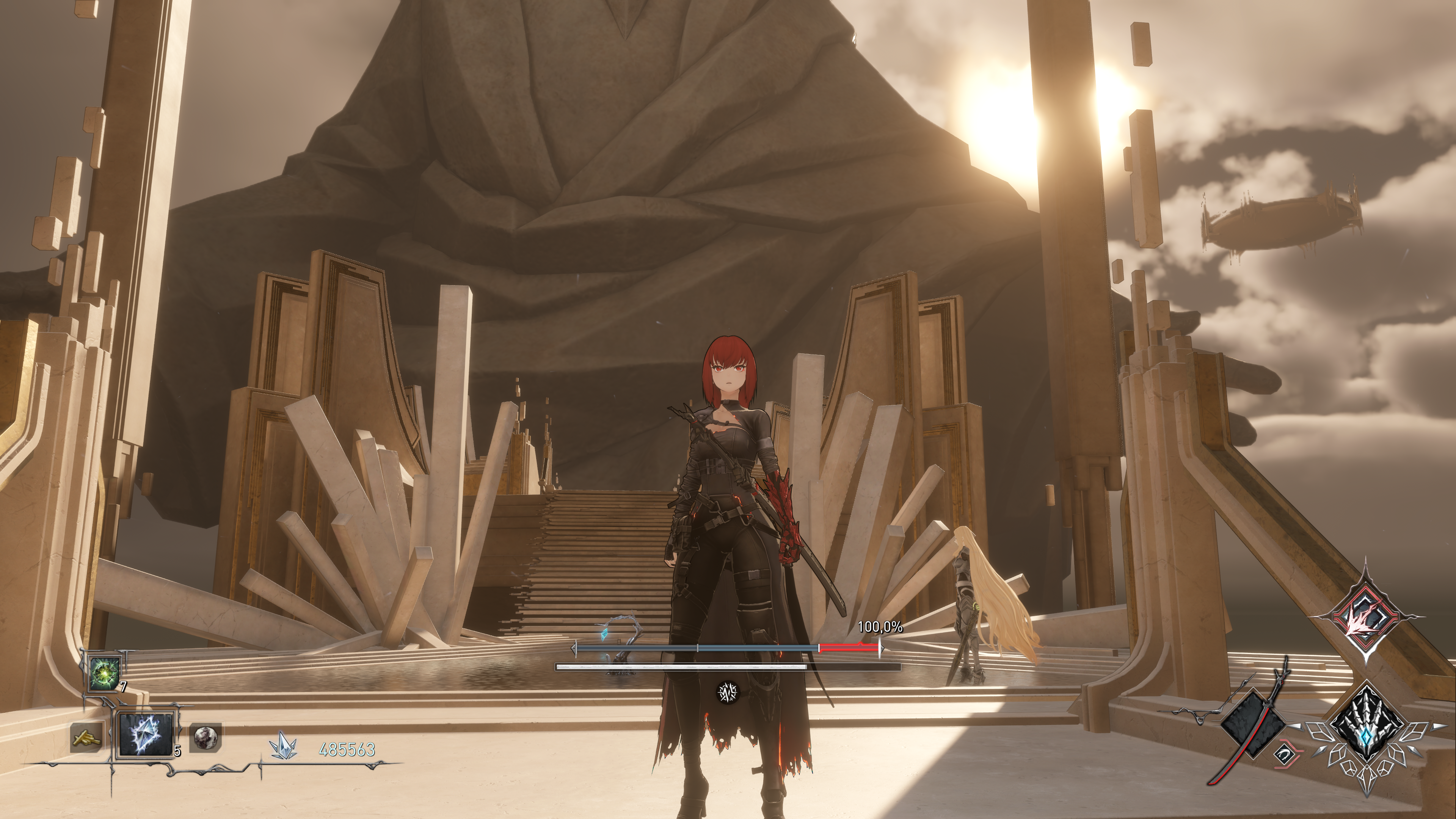Image resolution: width=1456 pixels, height=819 pixels.
Task: Click the round buff emblem below the bars
Action: coord(728,692)
